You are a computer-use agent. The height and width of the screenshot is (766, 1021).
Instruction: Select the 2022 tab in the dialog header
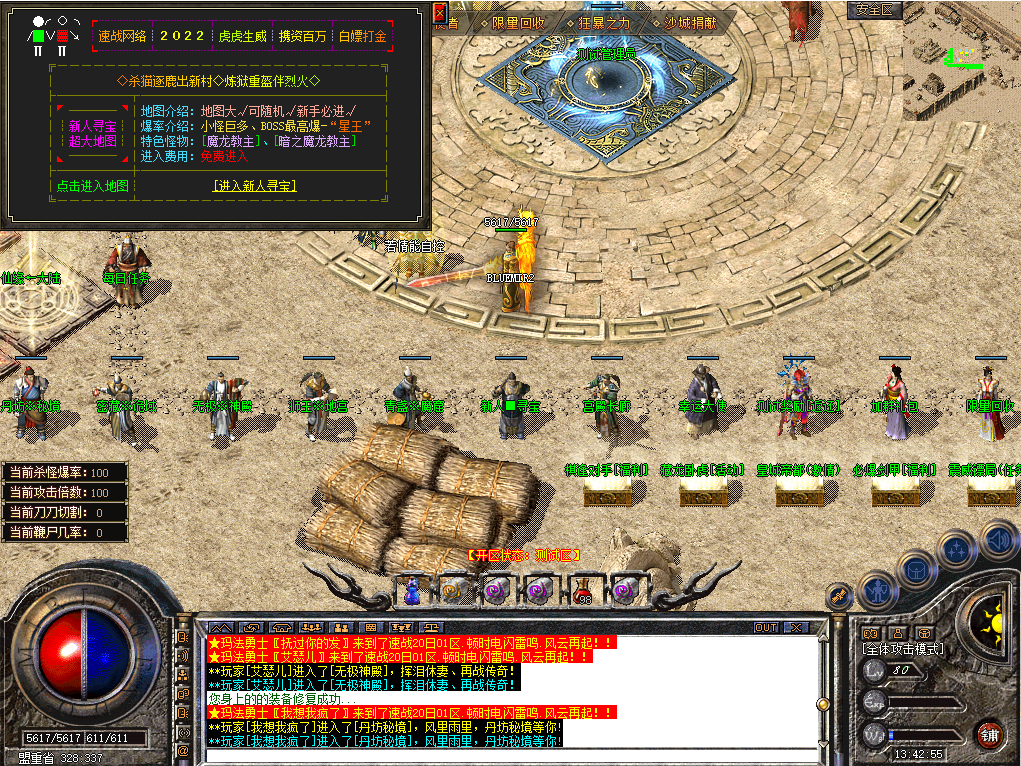[182, 36]
